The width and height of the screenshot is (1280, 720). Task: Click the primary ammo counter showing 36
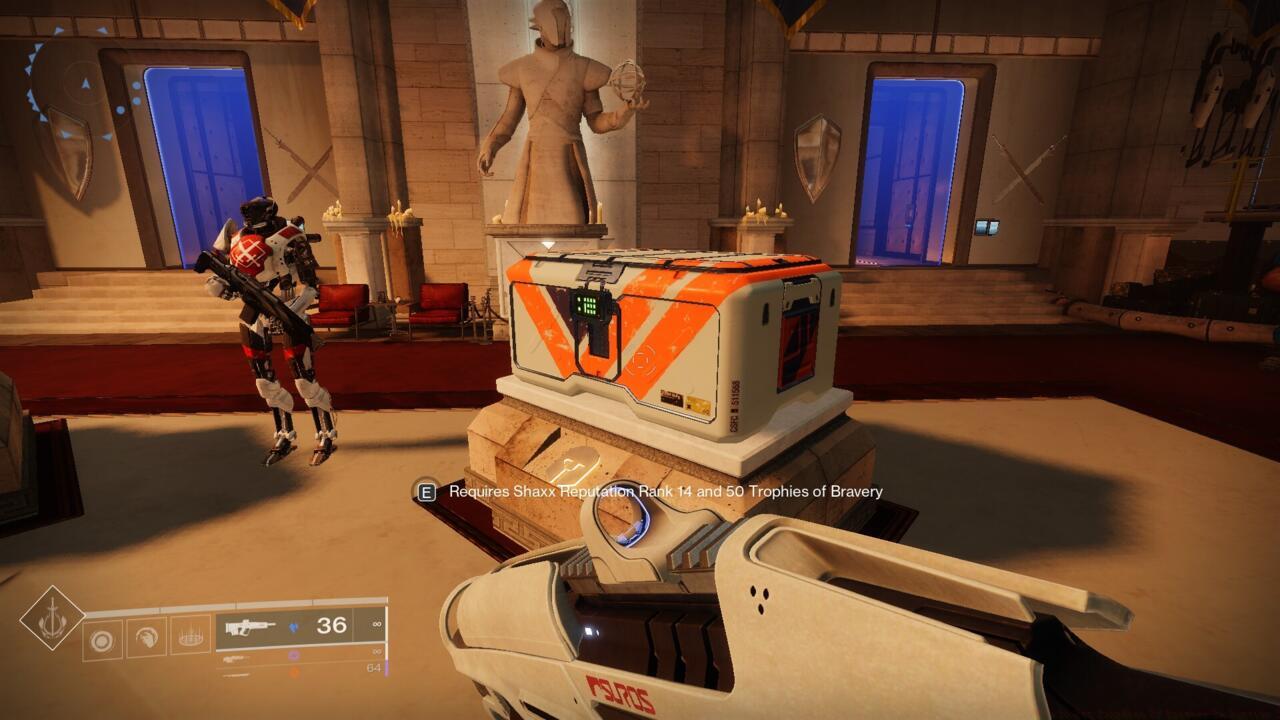[x=332, y=624]
